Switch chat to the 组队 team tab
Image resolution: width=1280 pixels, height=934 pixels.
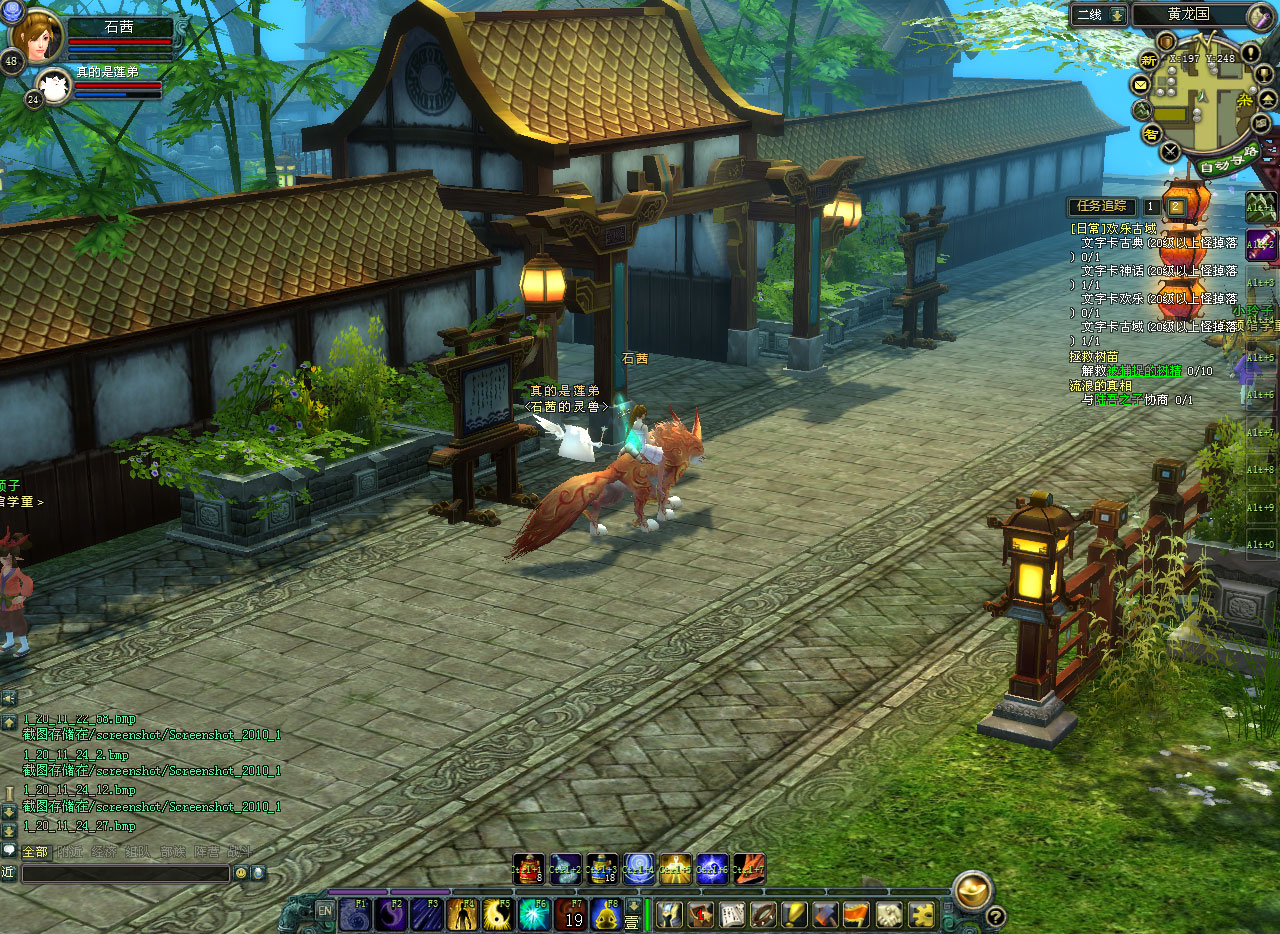tap(136, 852)
